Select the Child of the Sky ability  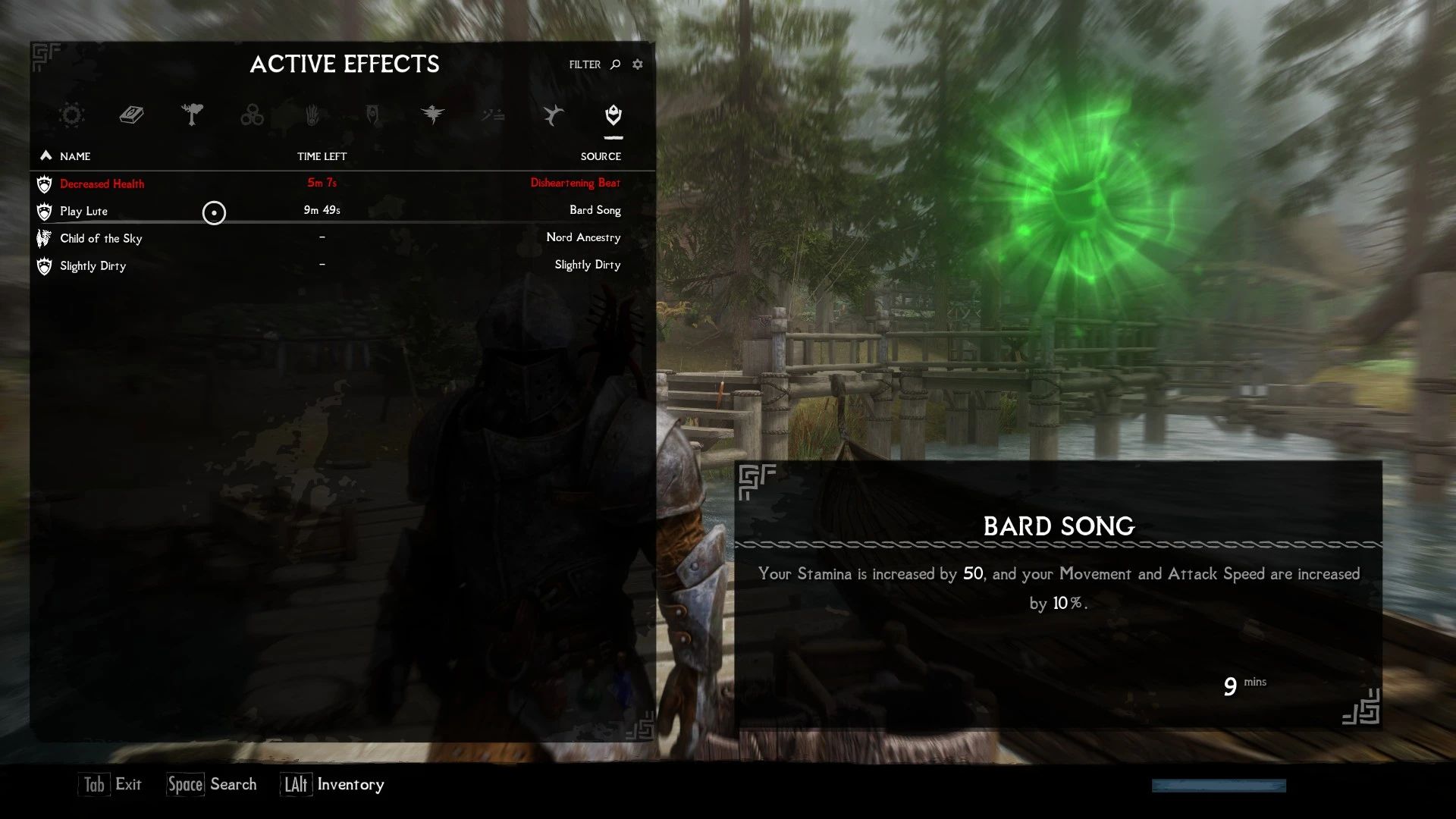101,238
